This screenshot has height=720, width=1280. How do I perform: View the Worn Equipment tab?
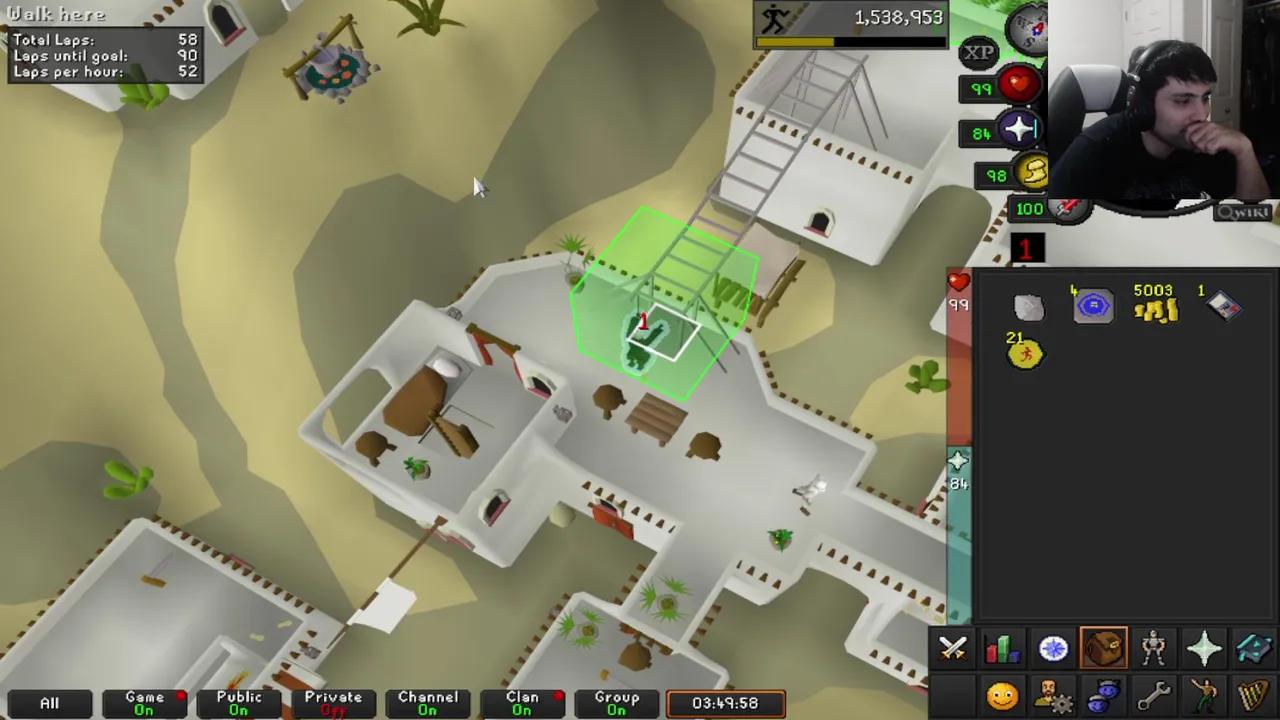1153,648
